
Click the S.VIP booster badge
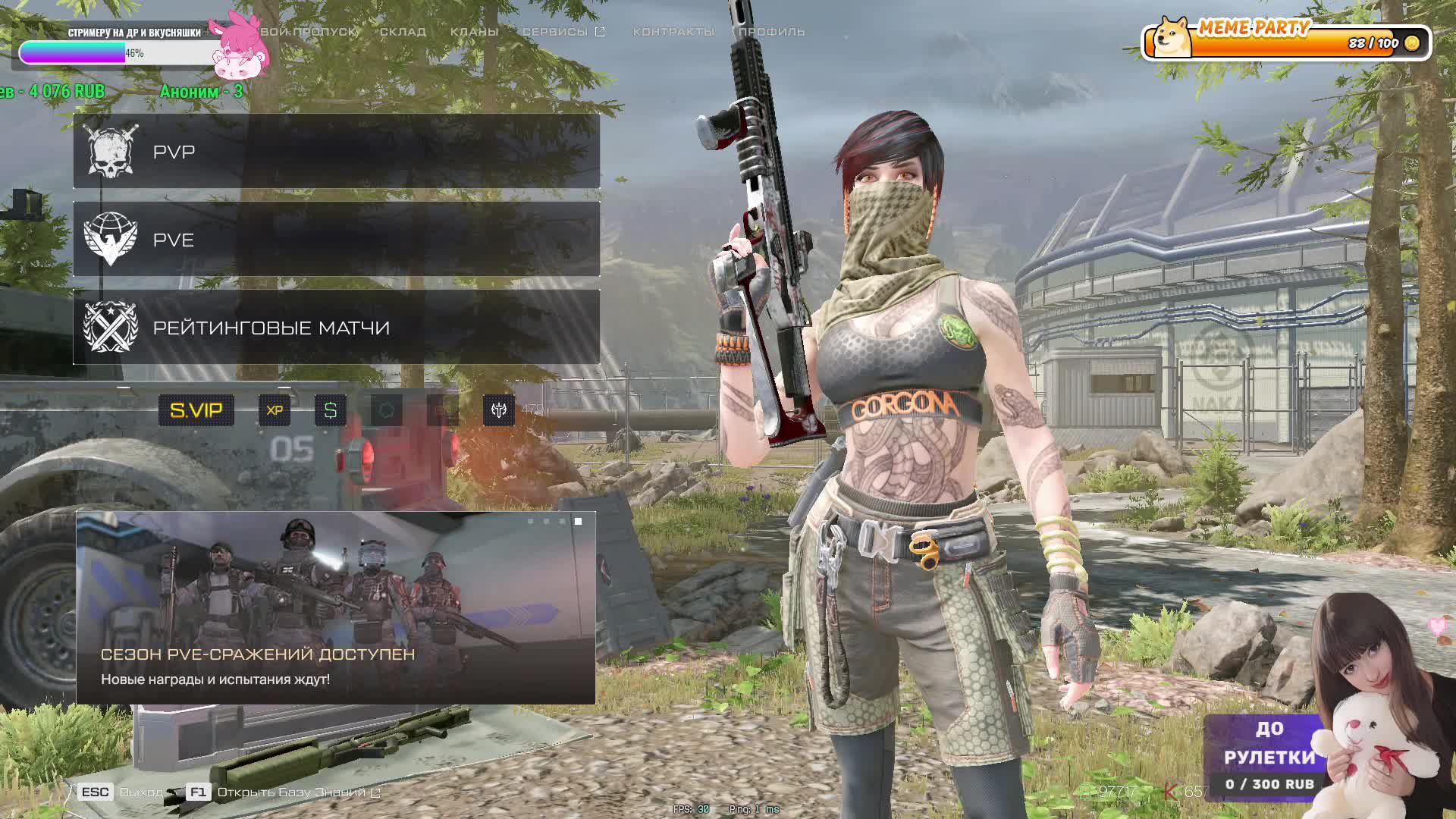[x=196, y=410]
